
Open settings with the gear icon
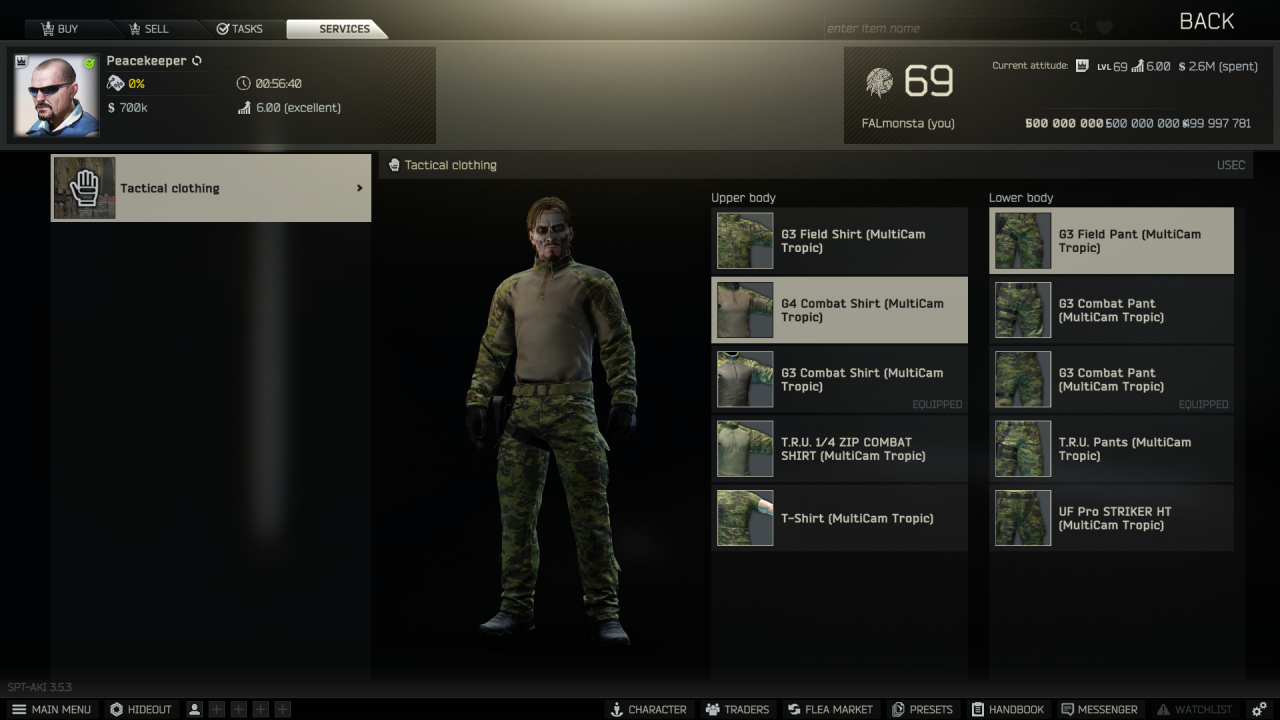[x=1259, y=709]
